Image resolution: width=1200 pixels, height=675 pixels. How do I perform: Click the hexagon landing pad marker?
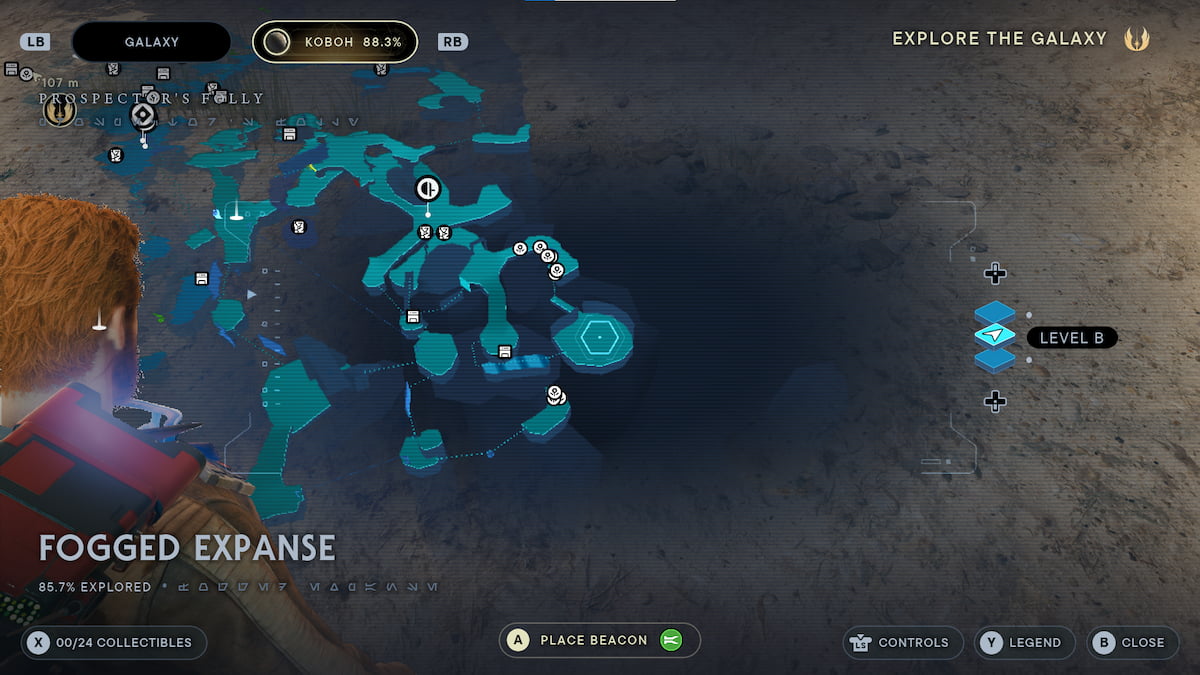pos(598,337)
